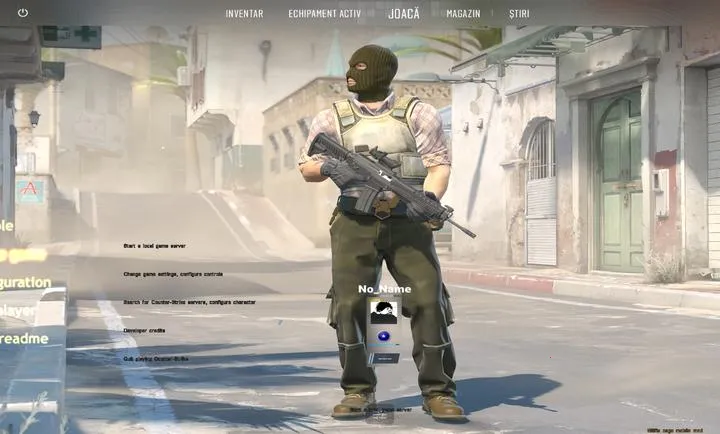
Task: Open 'Change game settings, configure controls'
Action: (173, 273)
